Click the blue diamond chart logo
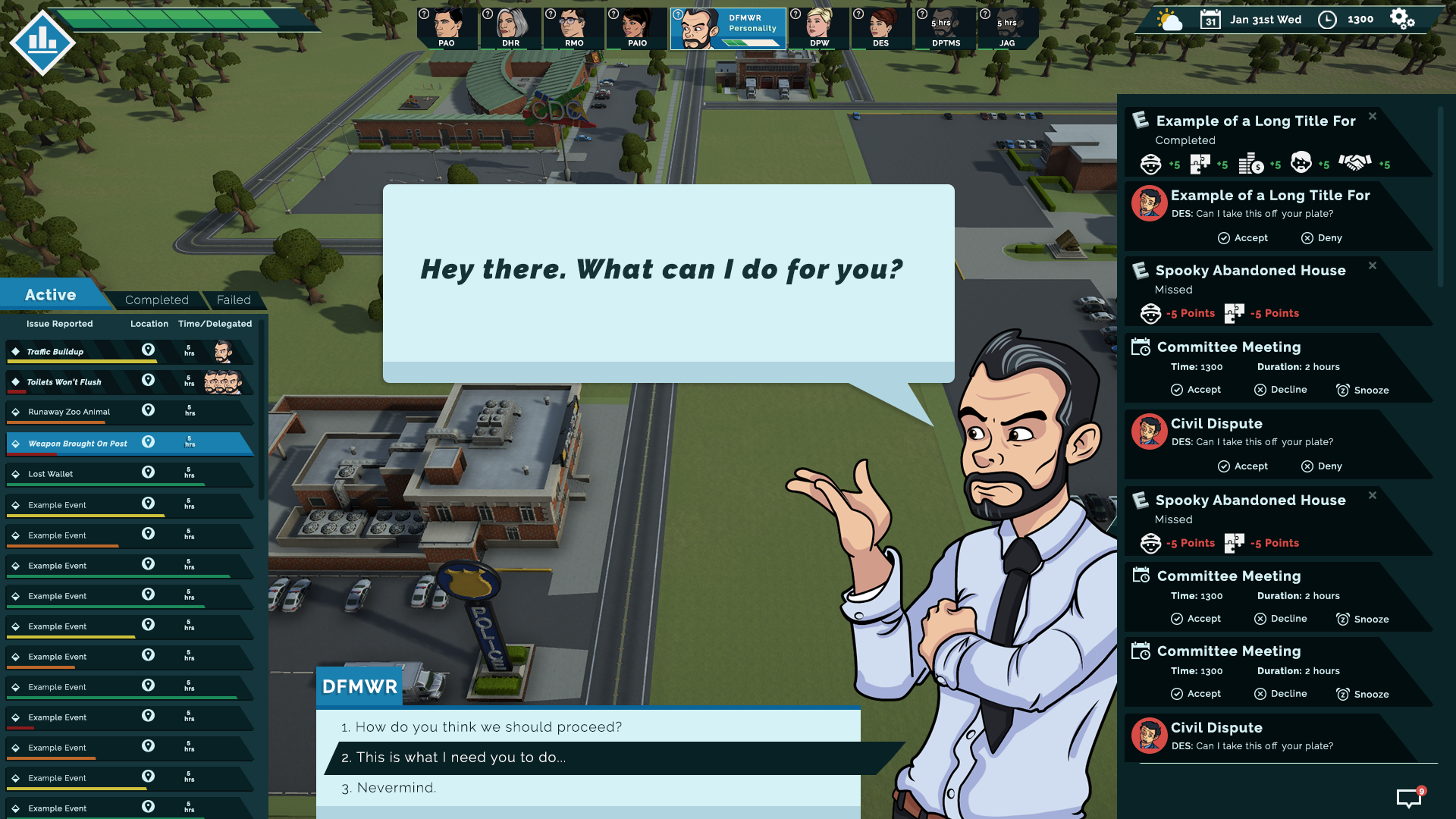Image resolution: width=1456 pixels, height=819 pixels. [42, 42]
